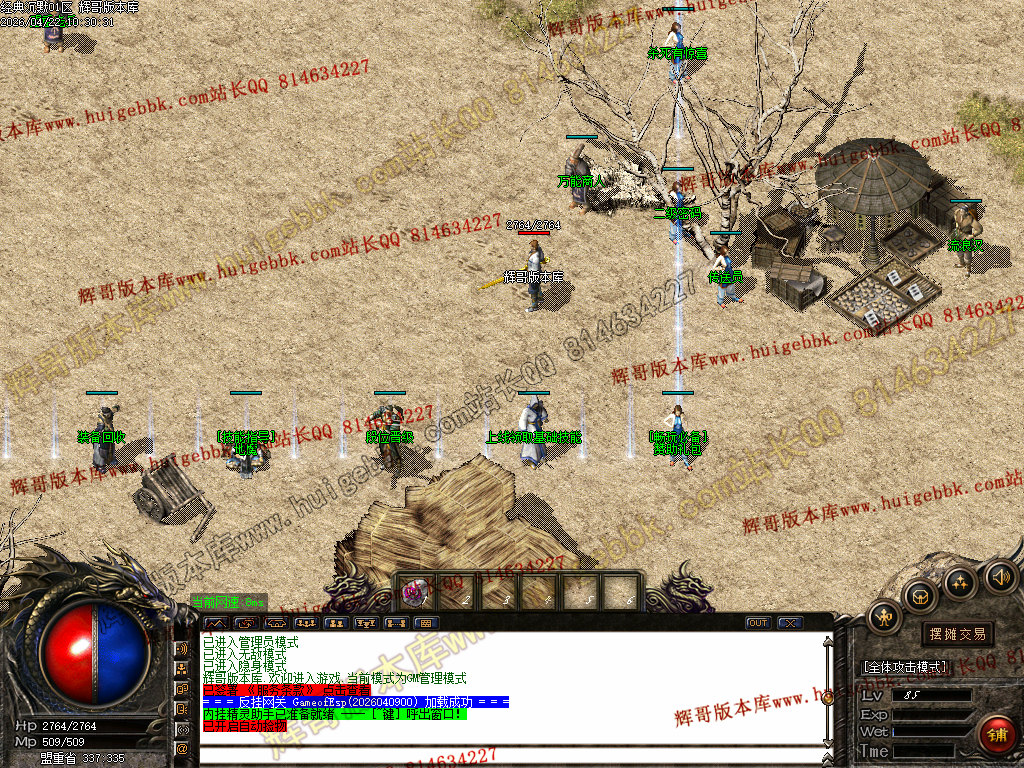1024x768 pixels.
Task: Open the character equipment figure icon
Action: 884,617
